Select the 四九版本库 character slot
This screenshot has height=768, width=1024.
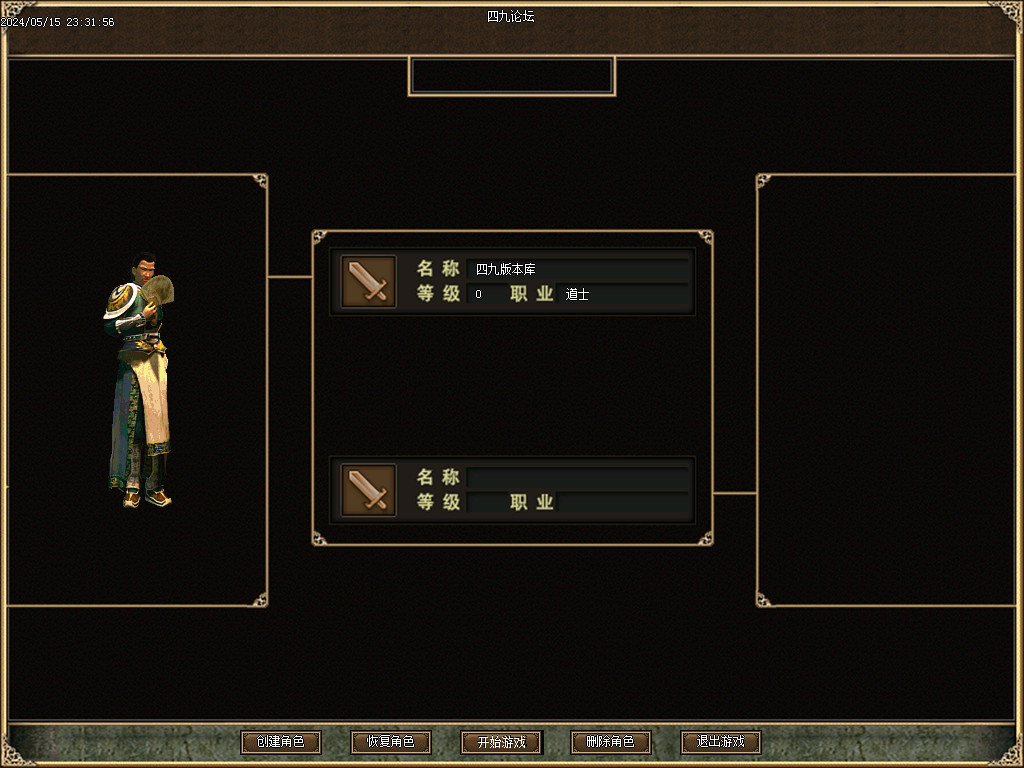click(x=512, y=282)
